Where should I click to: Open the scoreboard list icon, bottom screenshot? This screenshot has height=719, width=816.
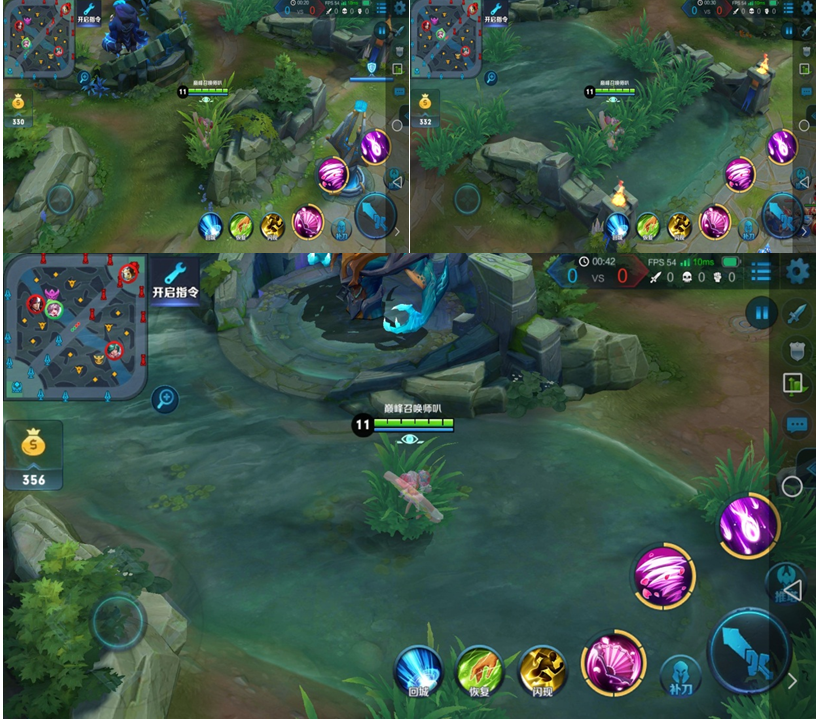coord(761,271)
